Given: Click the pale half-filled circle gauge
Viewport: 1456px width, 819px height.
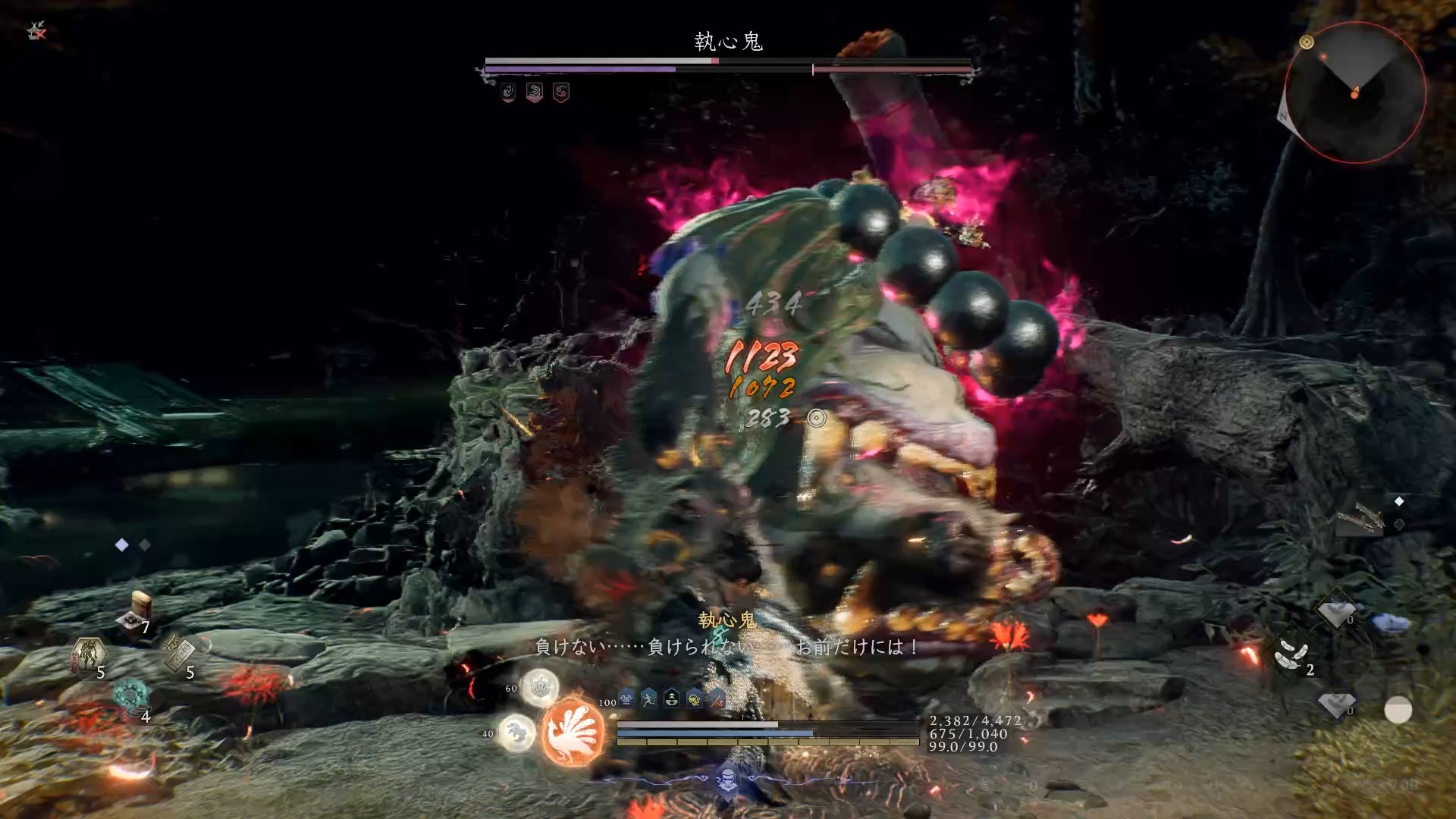Looking at the screenshot, I should tap(1398, 711).
